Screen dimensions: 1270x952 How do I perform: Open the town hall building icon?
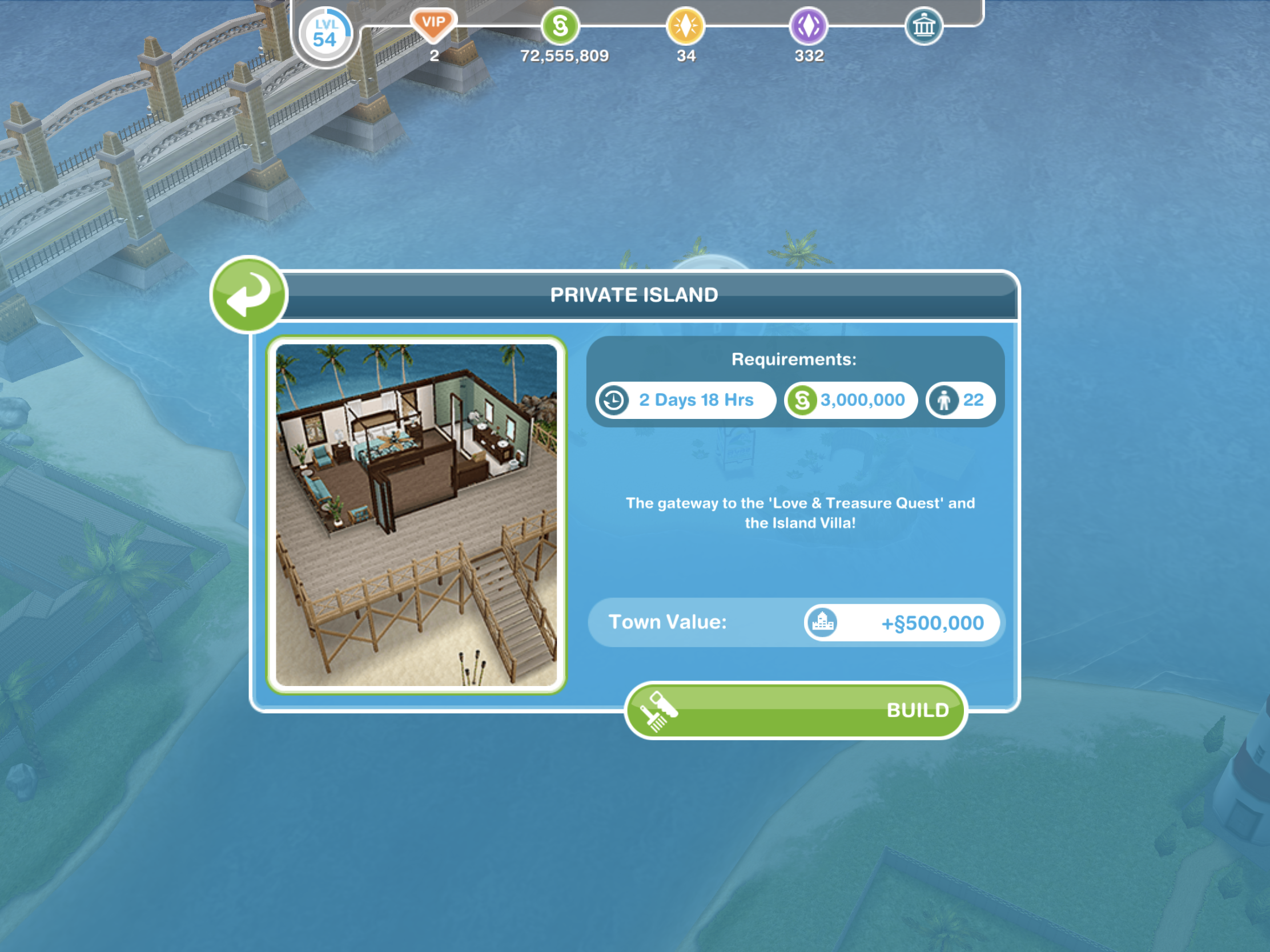(x=923, y=26)
